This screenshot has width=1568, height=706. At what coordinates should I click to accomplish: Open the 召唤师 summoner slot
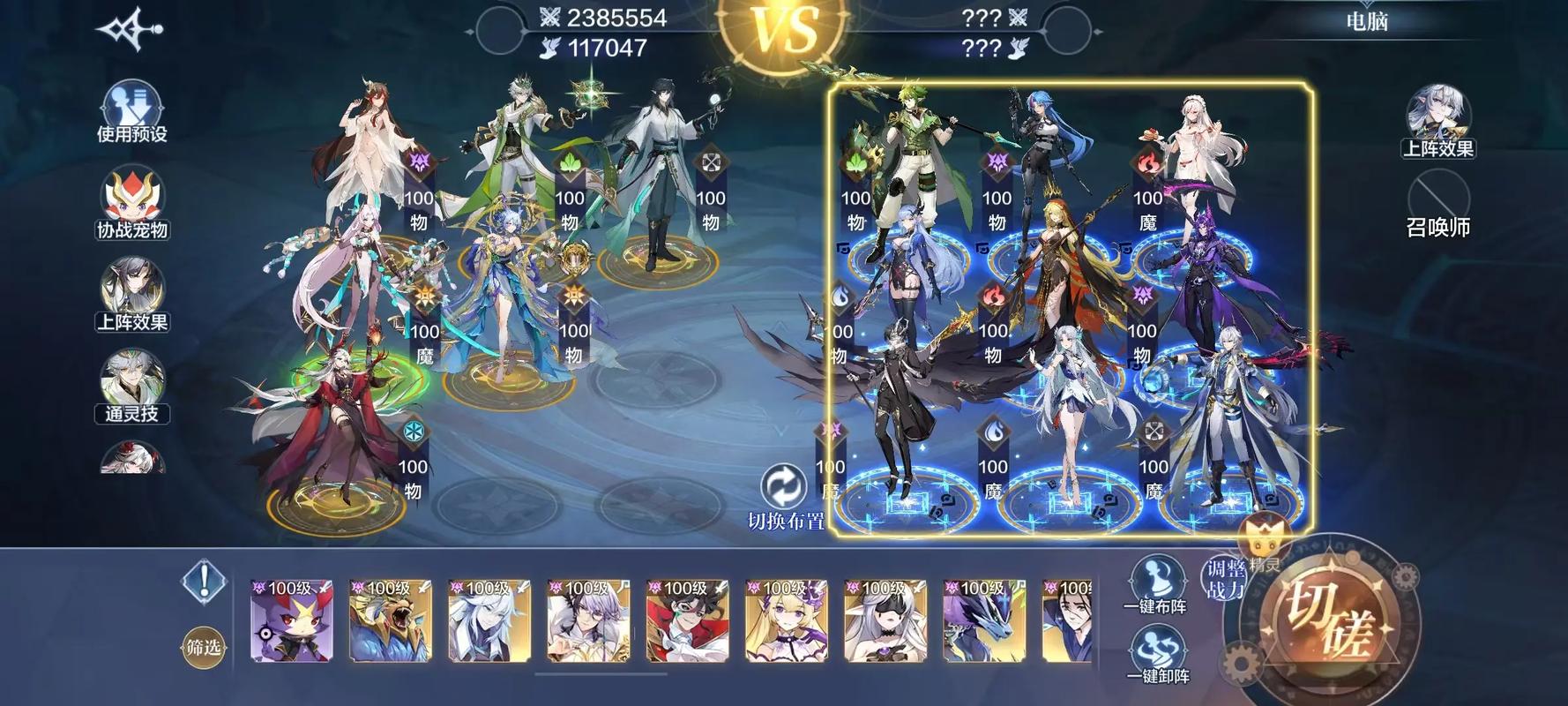click(x=1438, y=204)
